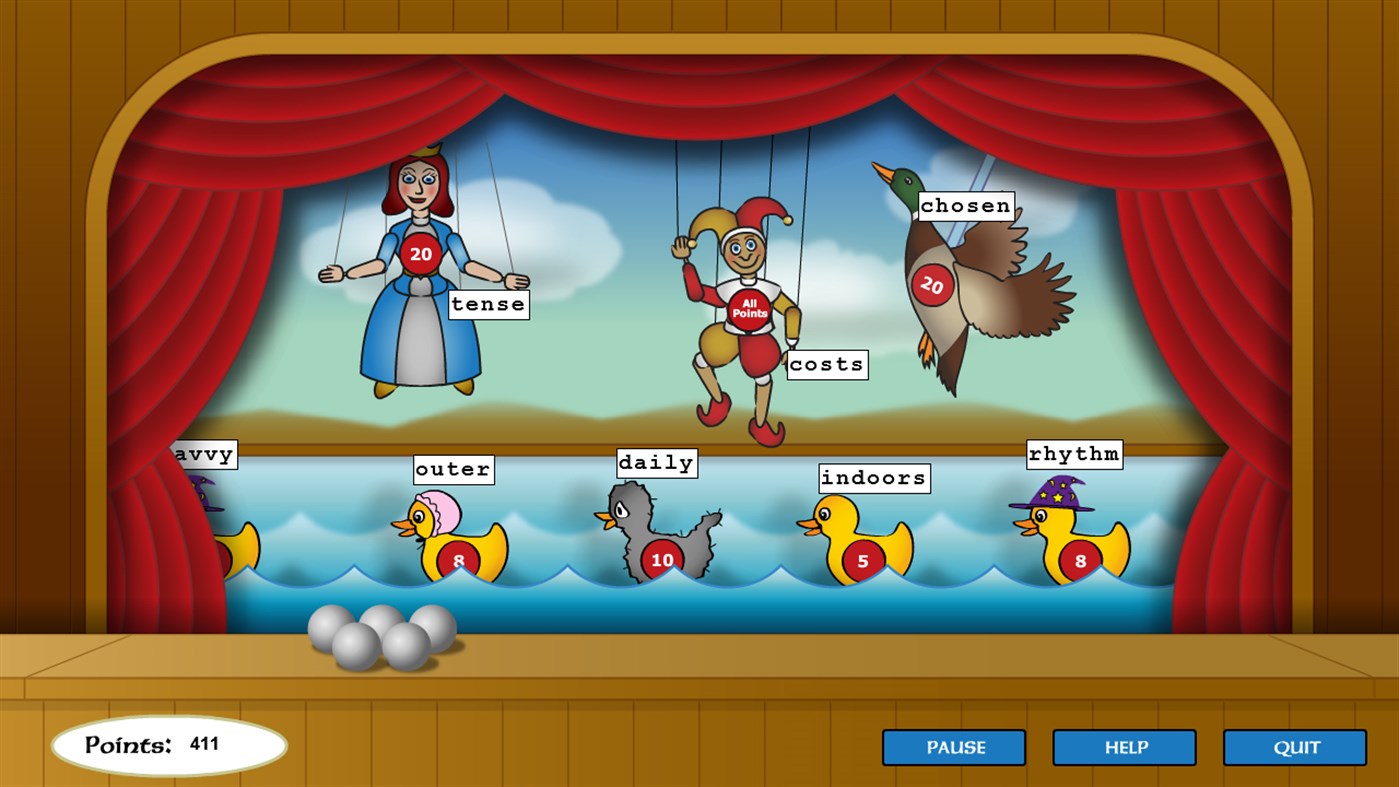
Task: Click the 8-point circle on the rhythm duck
Action: pyautogui.click(x=1078, y=561)
